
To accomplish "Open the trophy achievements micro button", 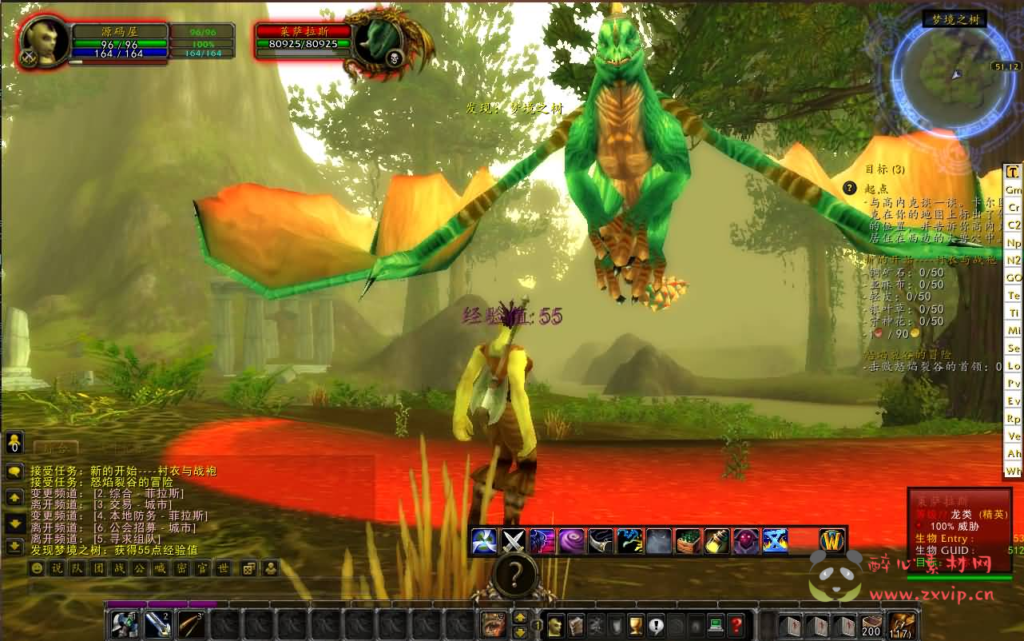I will pos(634,625).
